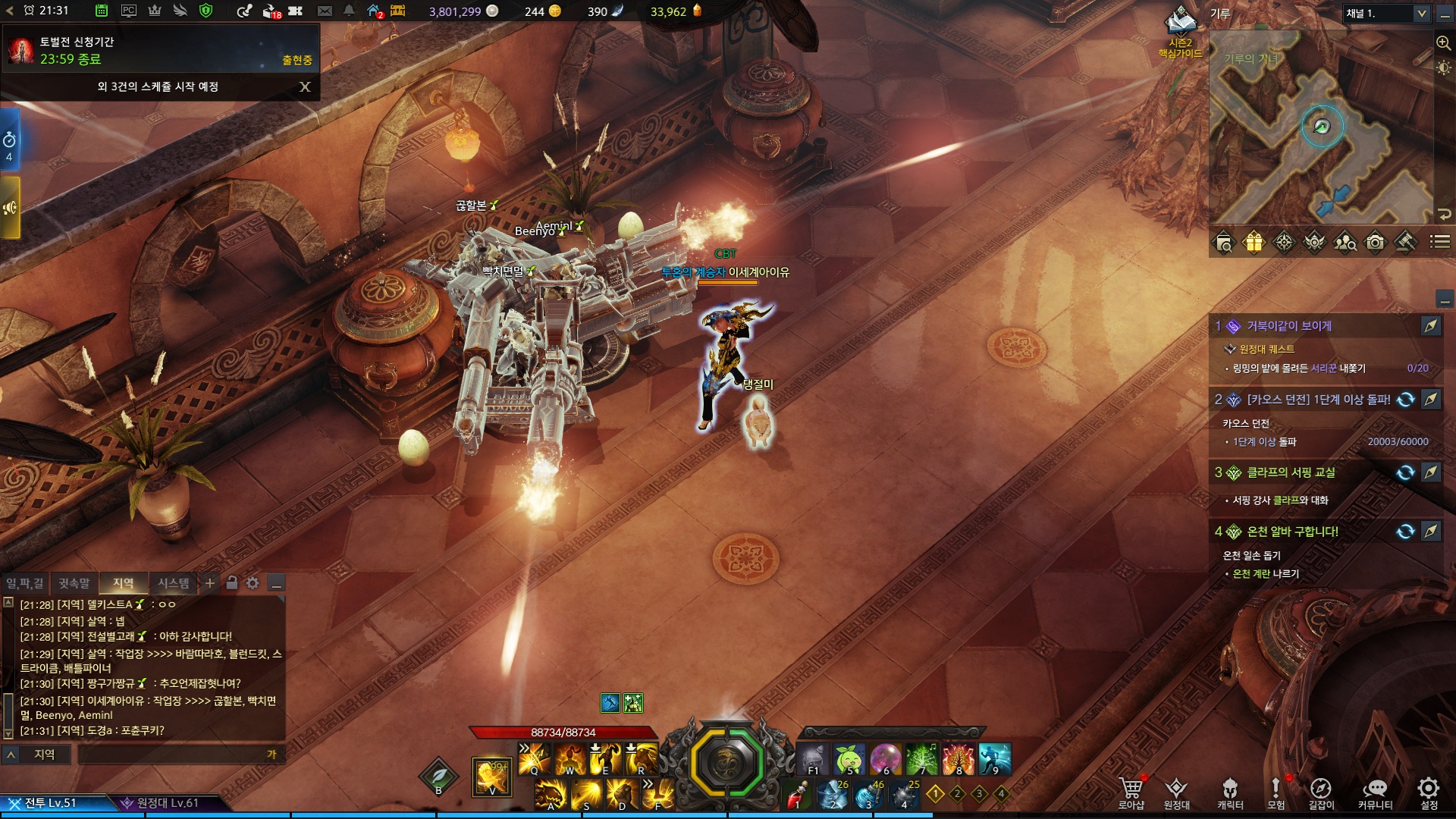Screen dimensions: 1456x819
Task: Refresh the 카오스 던전 quest entry
Action: click(x=1405, y=400)
